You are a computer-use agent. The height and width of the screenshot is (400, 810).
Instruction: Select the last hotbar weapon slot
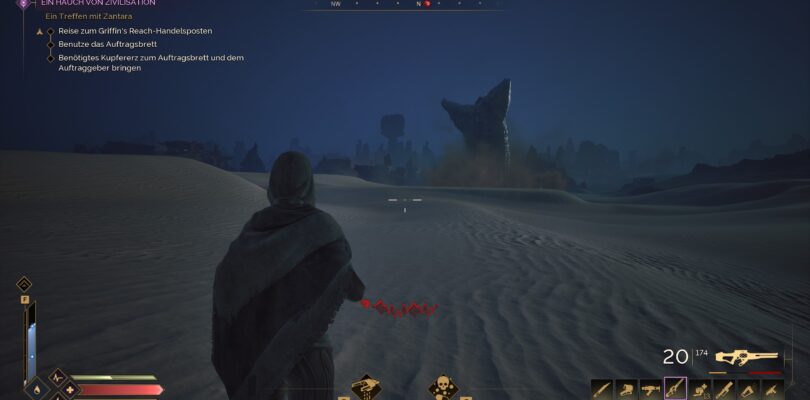tap(773, 388)
